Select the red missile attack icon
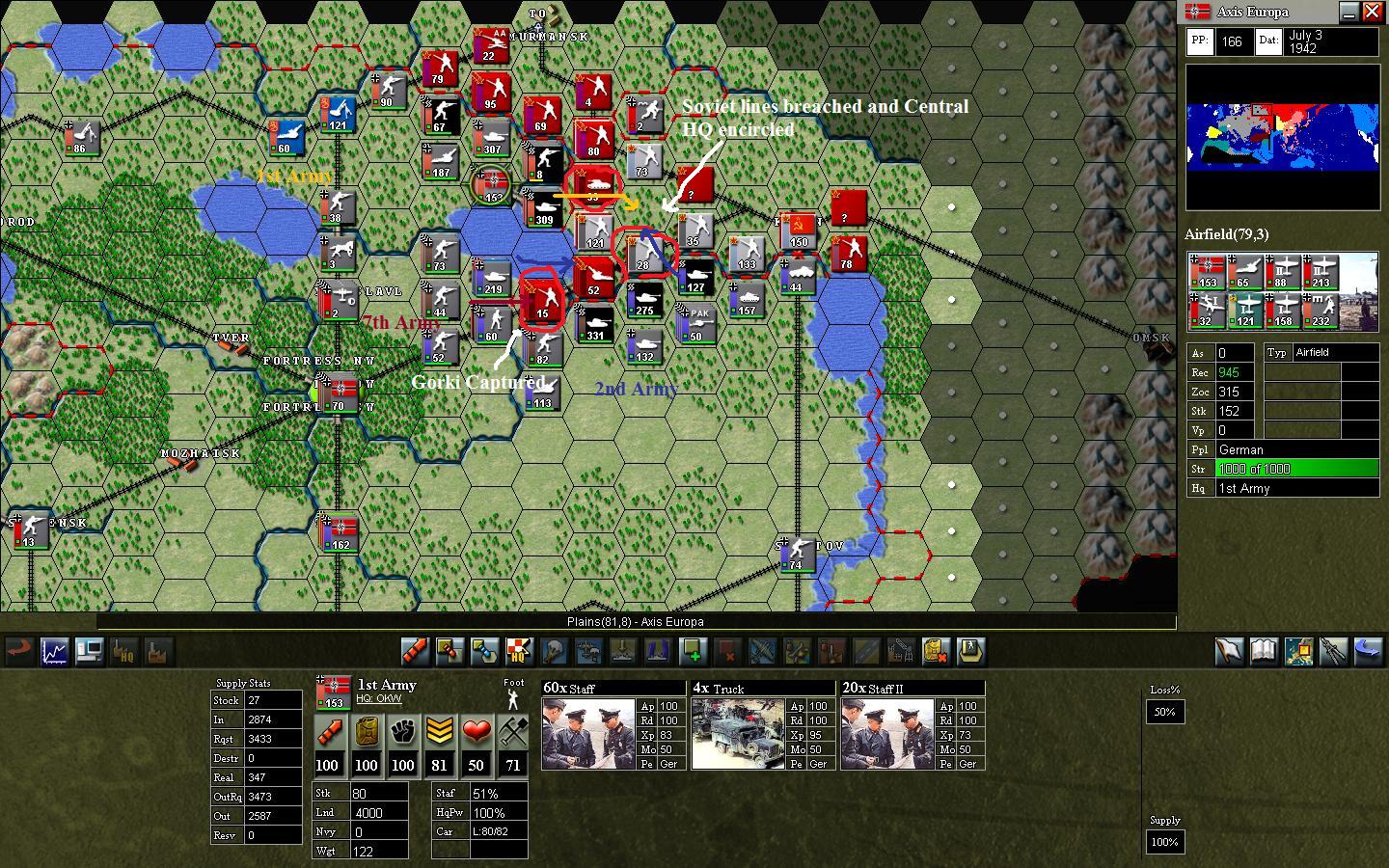This screenshot has height=868, width=1389. (415, 651)
